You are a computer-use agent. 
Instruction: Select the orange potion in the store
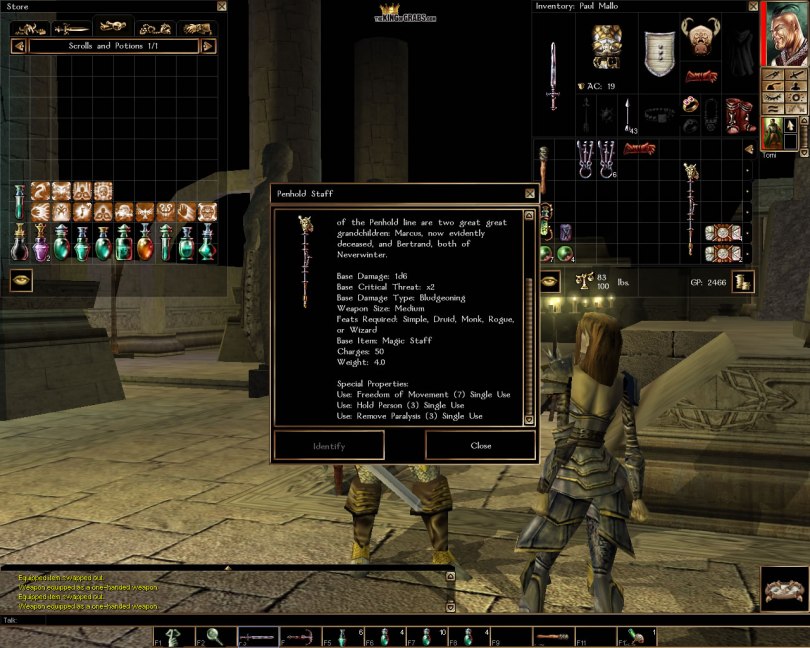pos(144,242)
